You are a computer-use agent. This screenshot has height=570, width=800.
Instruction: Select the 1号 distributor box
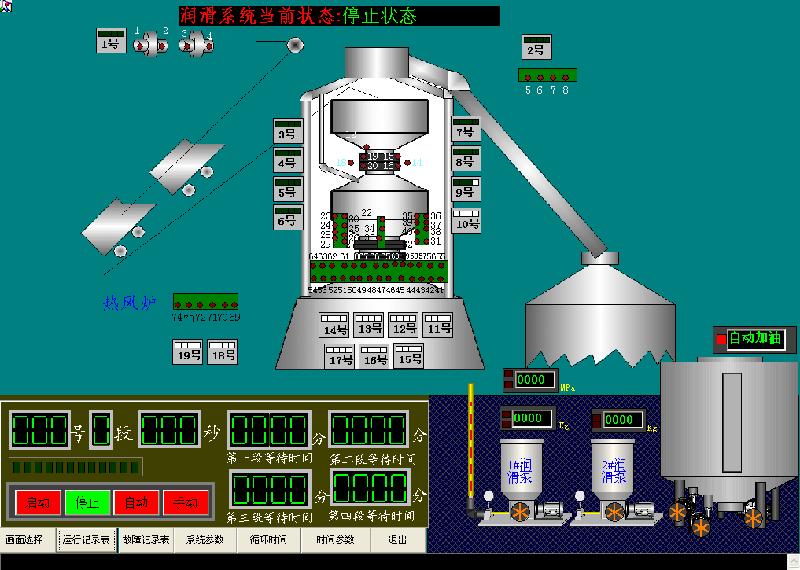110,43
